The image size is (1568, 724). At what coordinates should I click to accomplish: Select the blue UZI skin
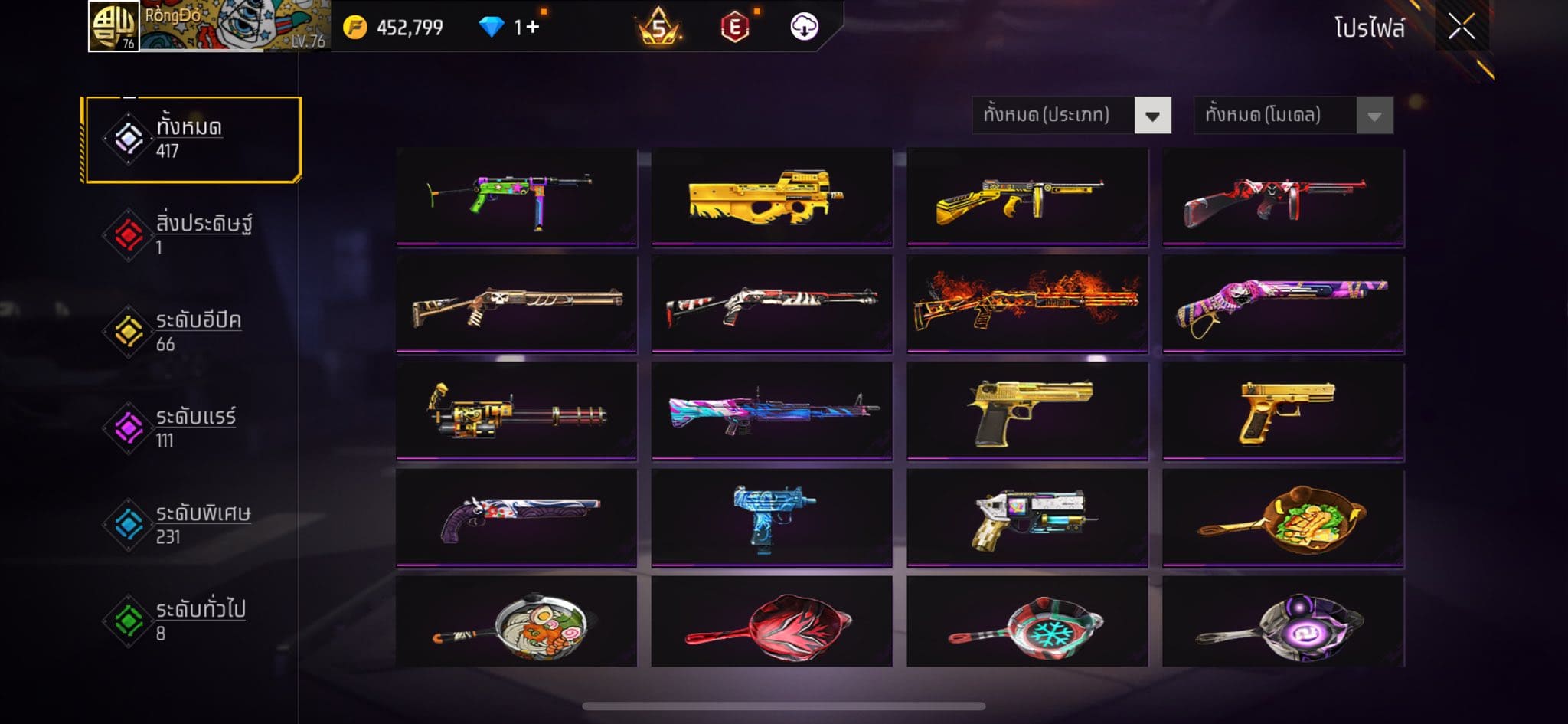point(772,519)
